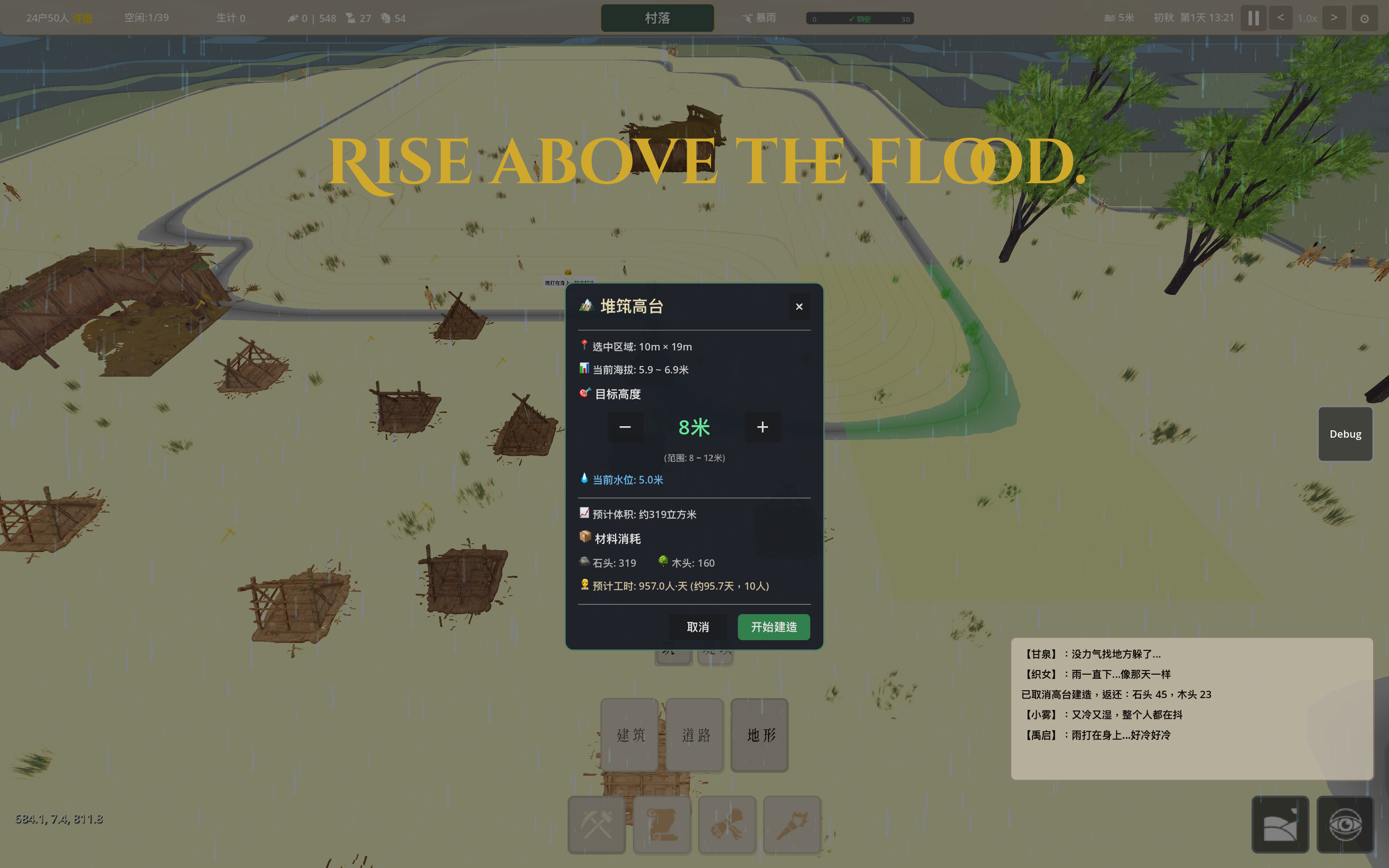Pause the game with the pause control
Image resolution: width=1389 pixels, height=868 pixels.
click(1253, 18)
